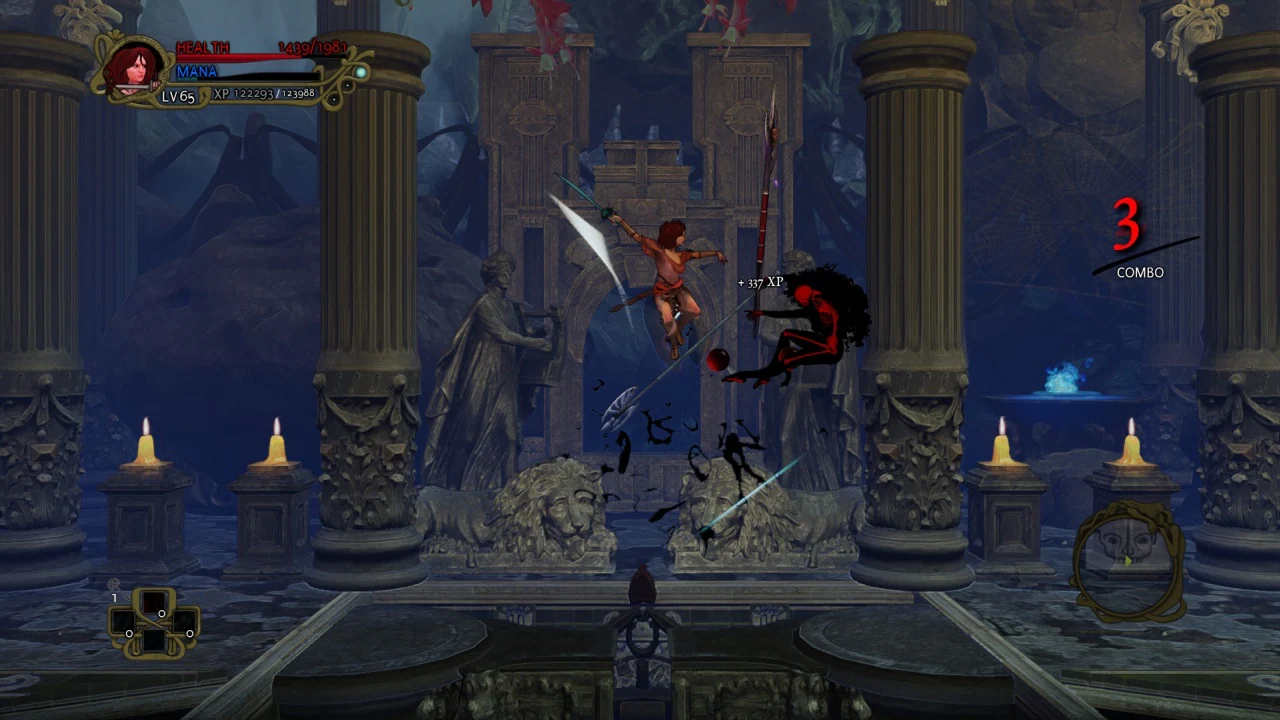Viewport: 1280px width, 720px height.
Task: Select the left item slot on the d-pad cross
Action: [124, 622]
